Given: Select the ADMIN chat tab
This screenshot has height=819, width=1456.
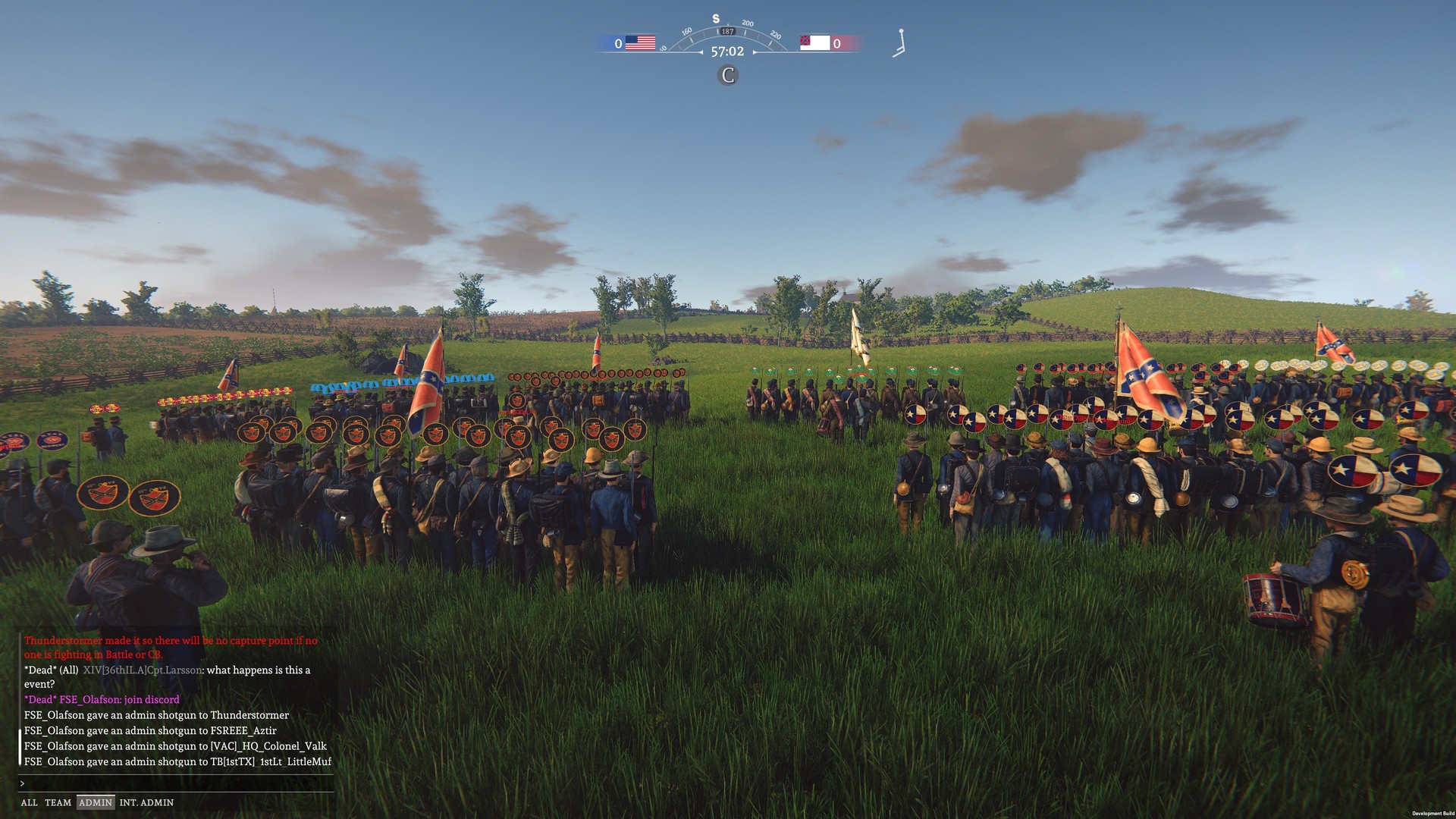Looking at the screenshot, I should click(x=96, y=802).
